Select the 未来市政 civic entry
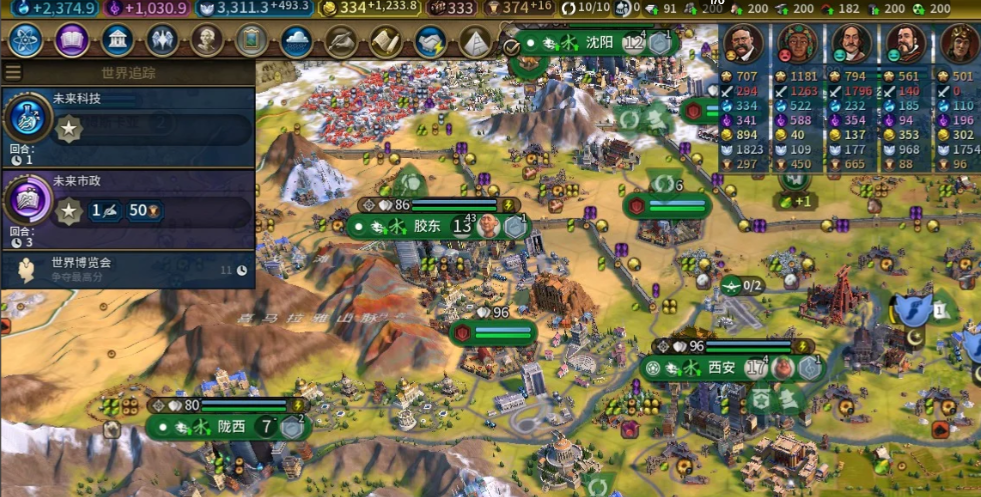The height and width of the screenshot is (497, 981). point(128,205)
